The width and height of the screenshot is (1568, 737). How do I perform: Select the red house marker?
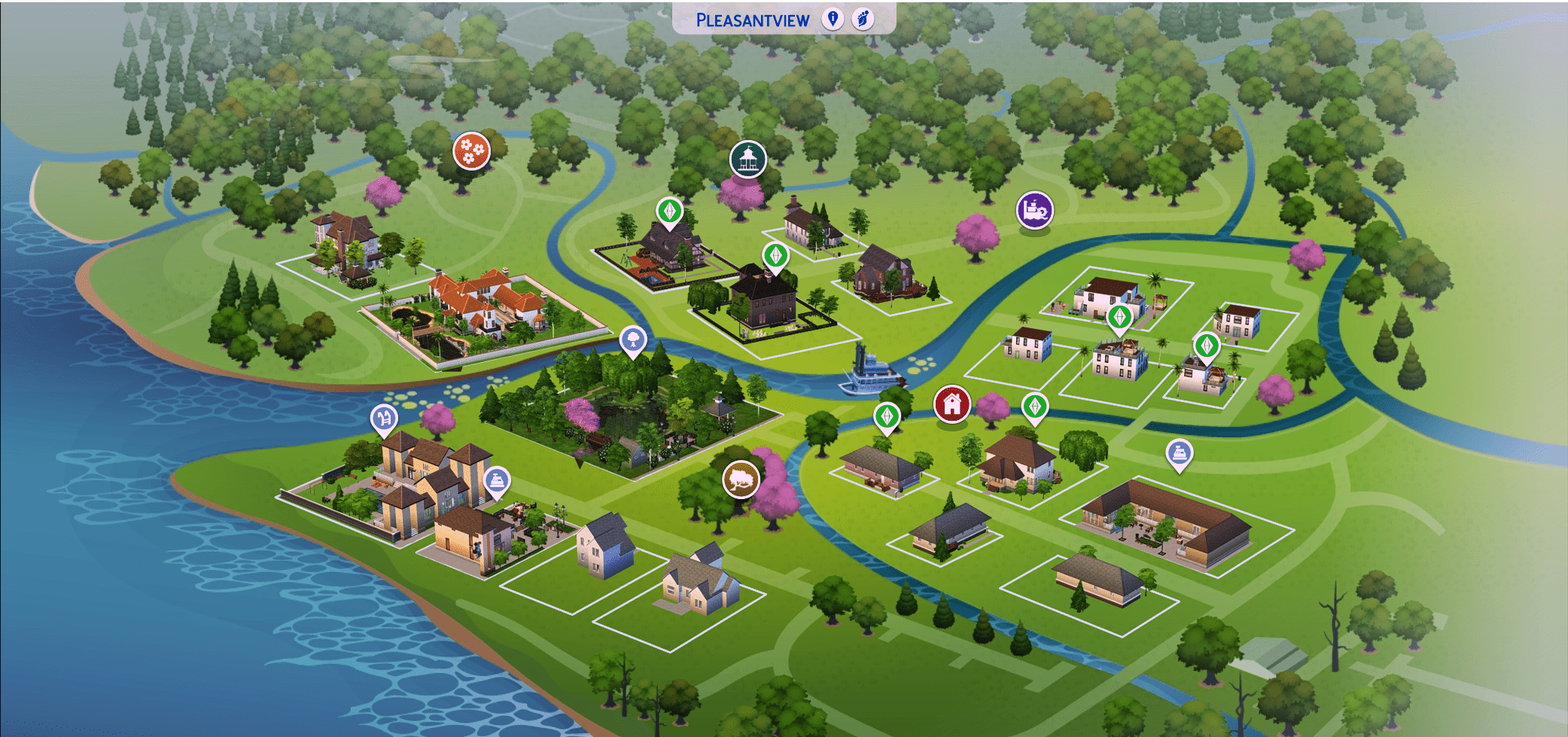coord(951,404)
